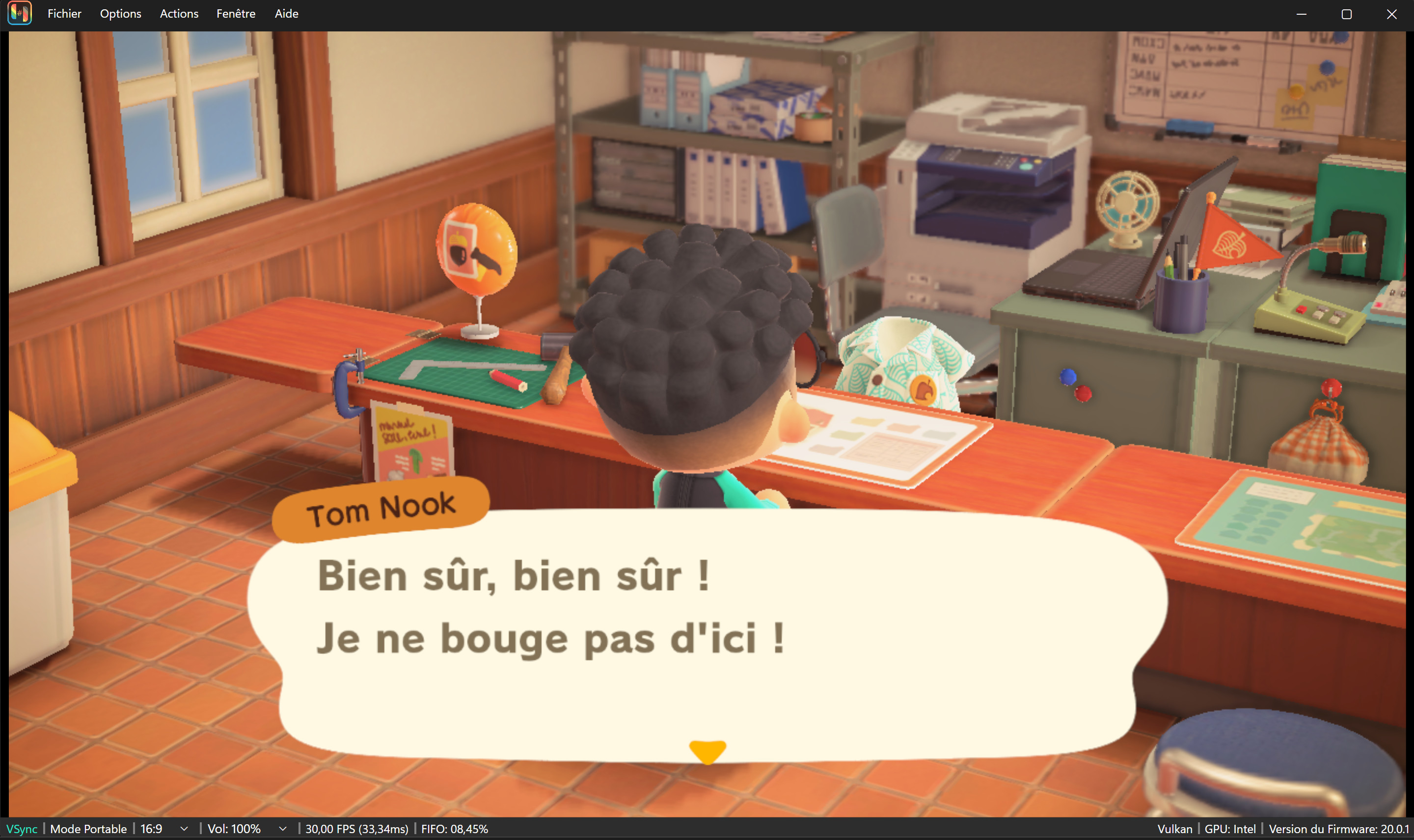Click the Vulkan backend label
1414x840 pixels.
(1176, 829)
